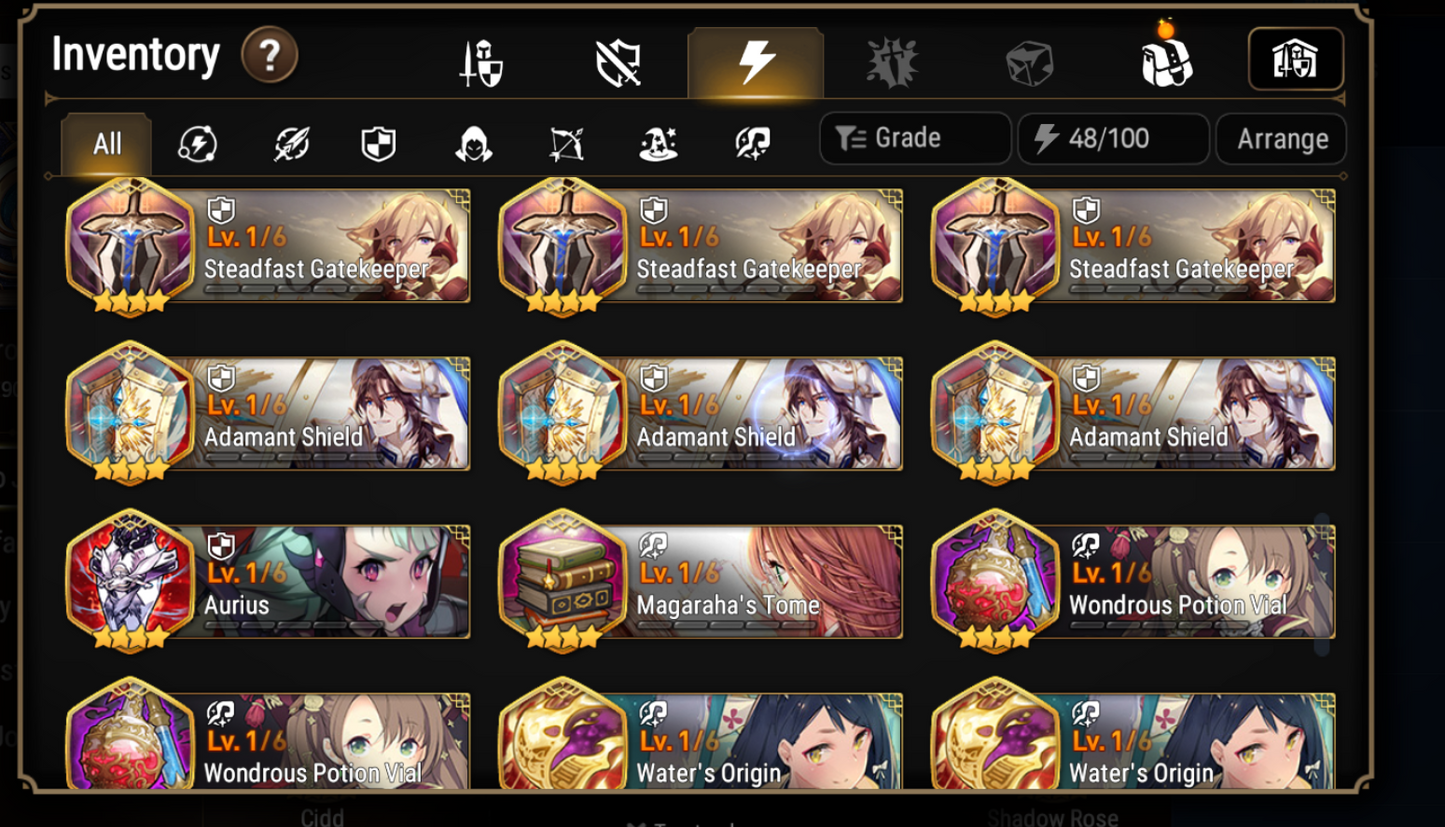
Task: Filter artifacts by Ranger class
Action: click(565, 143)
